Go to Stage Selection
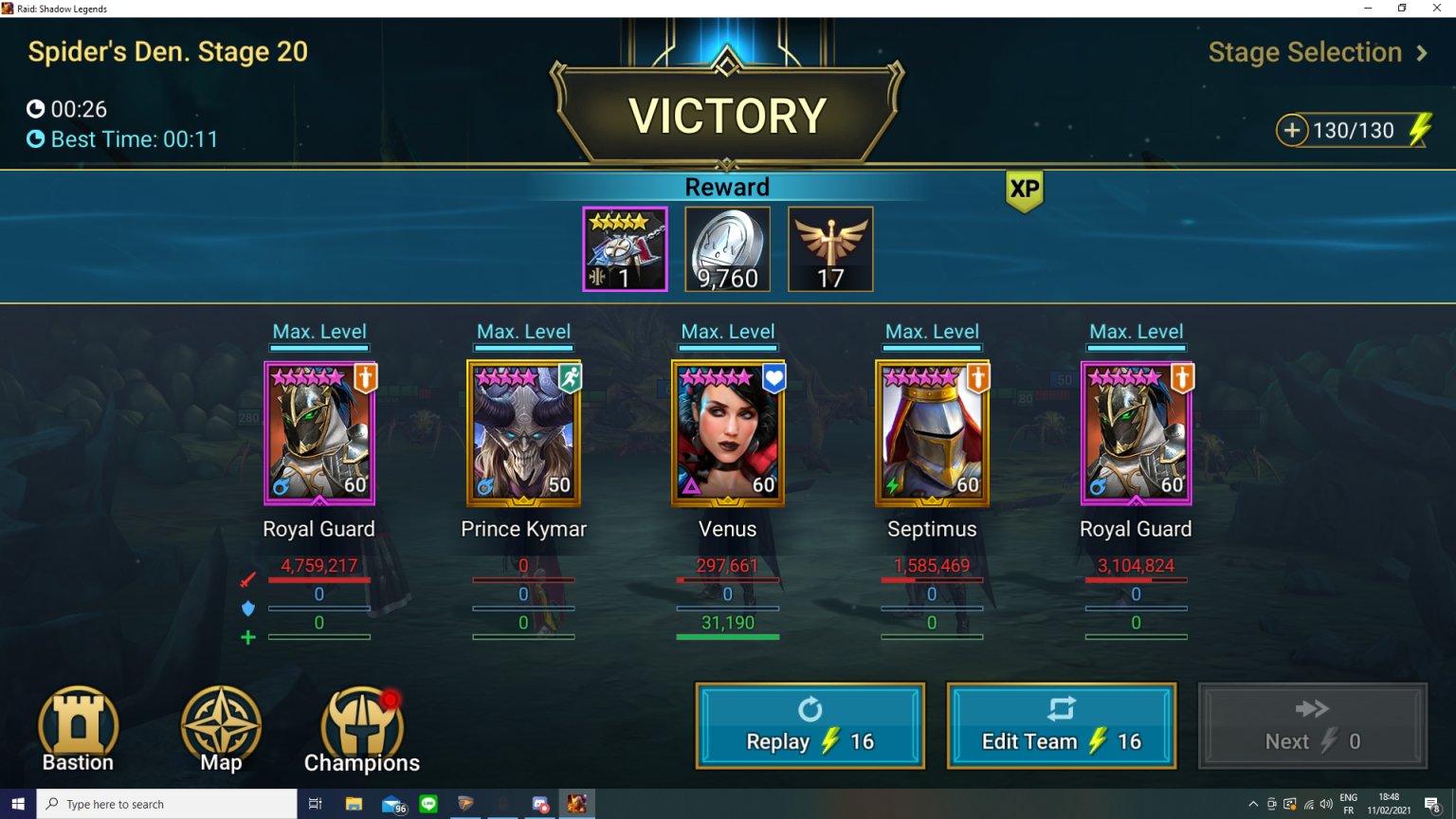 click(1317, 53)
